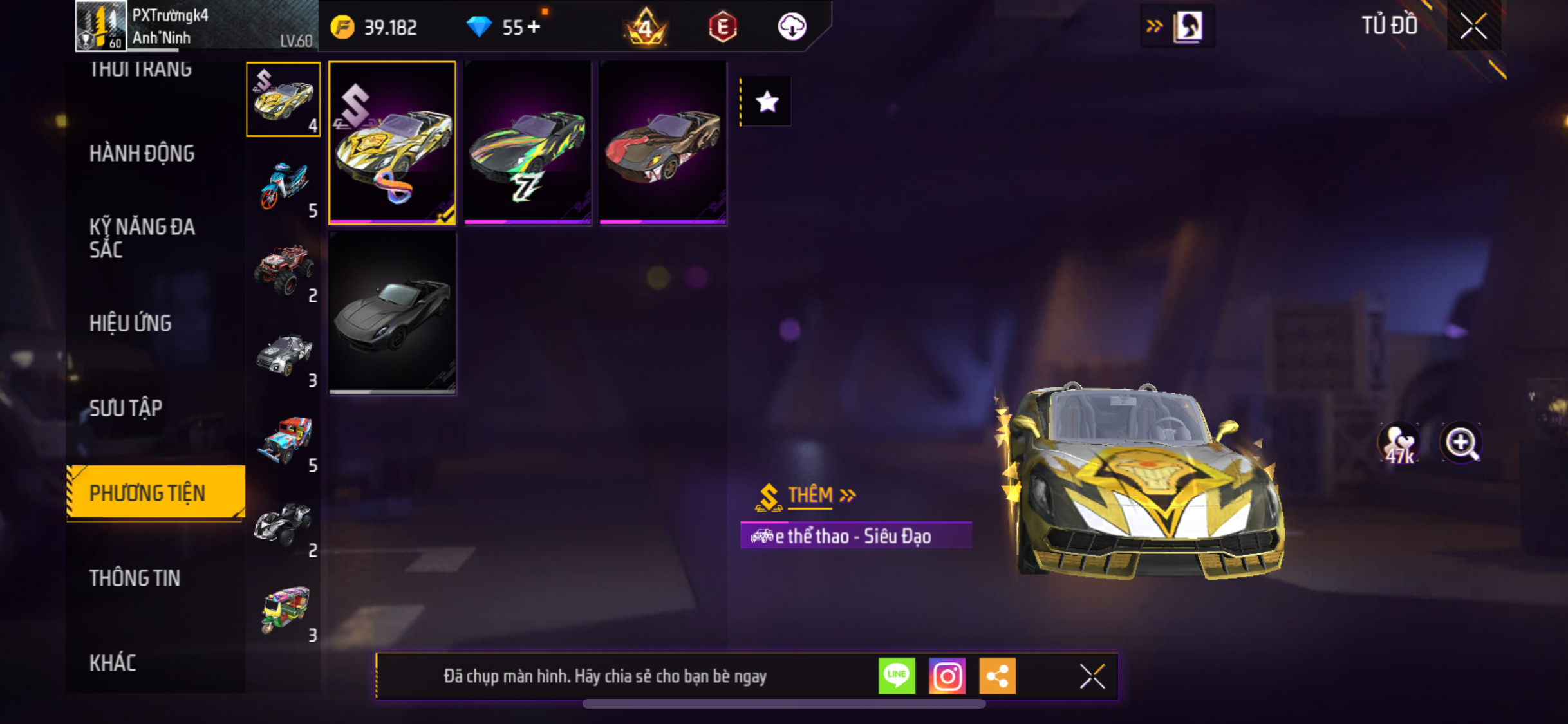Switch to the Hành Động category

[x=142, y=153]
